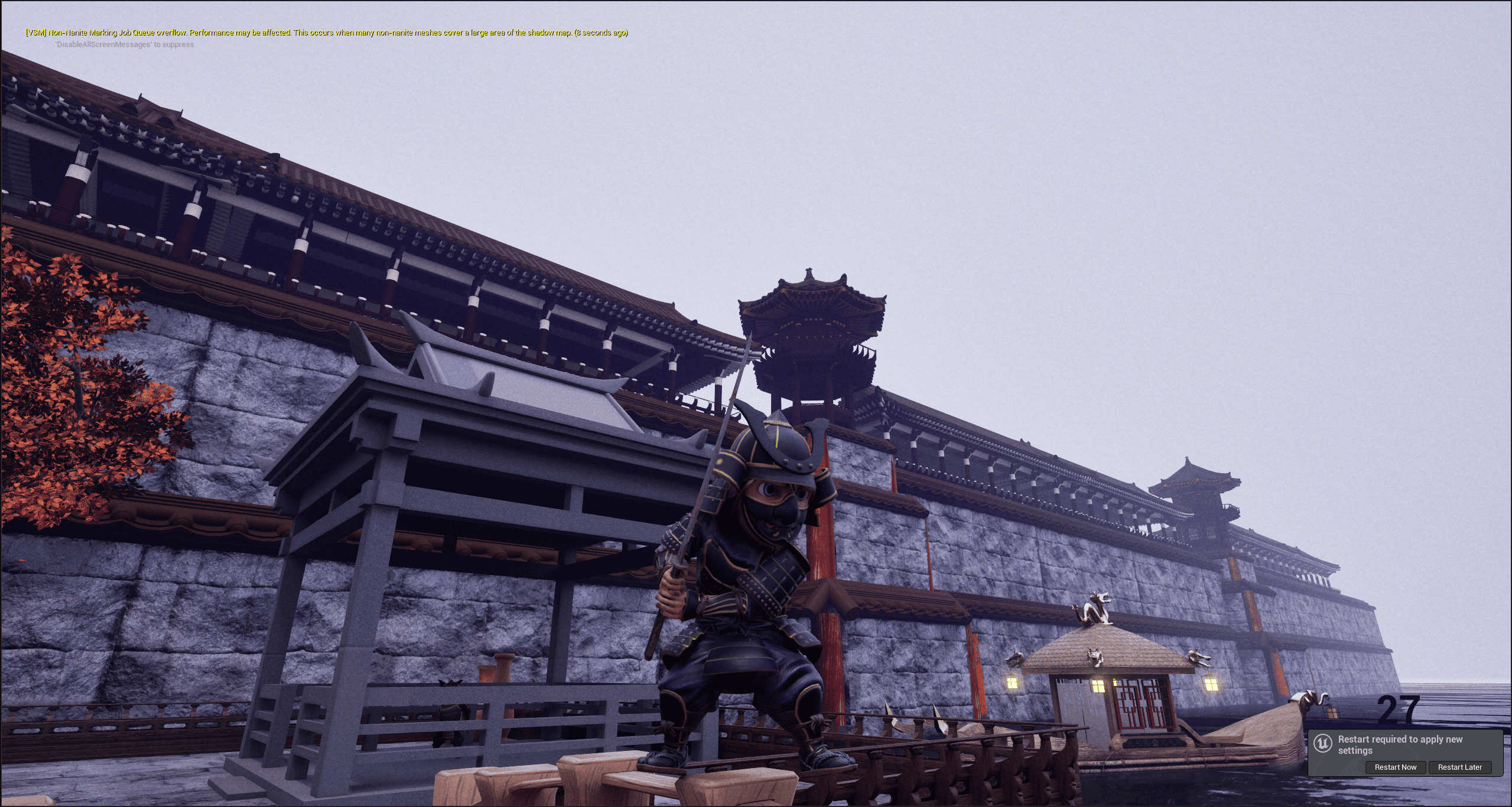Choose Restart Later in the notification
The width and height of the screenshot is (1512, 807).
coord(1459,767)
